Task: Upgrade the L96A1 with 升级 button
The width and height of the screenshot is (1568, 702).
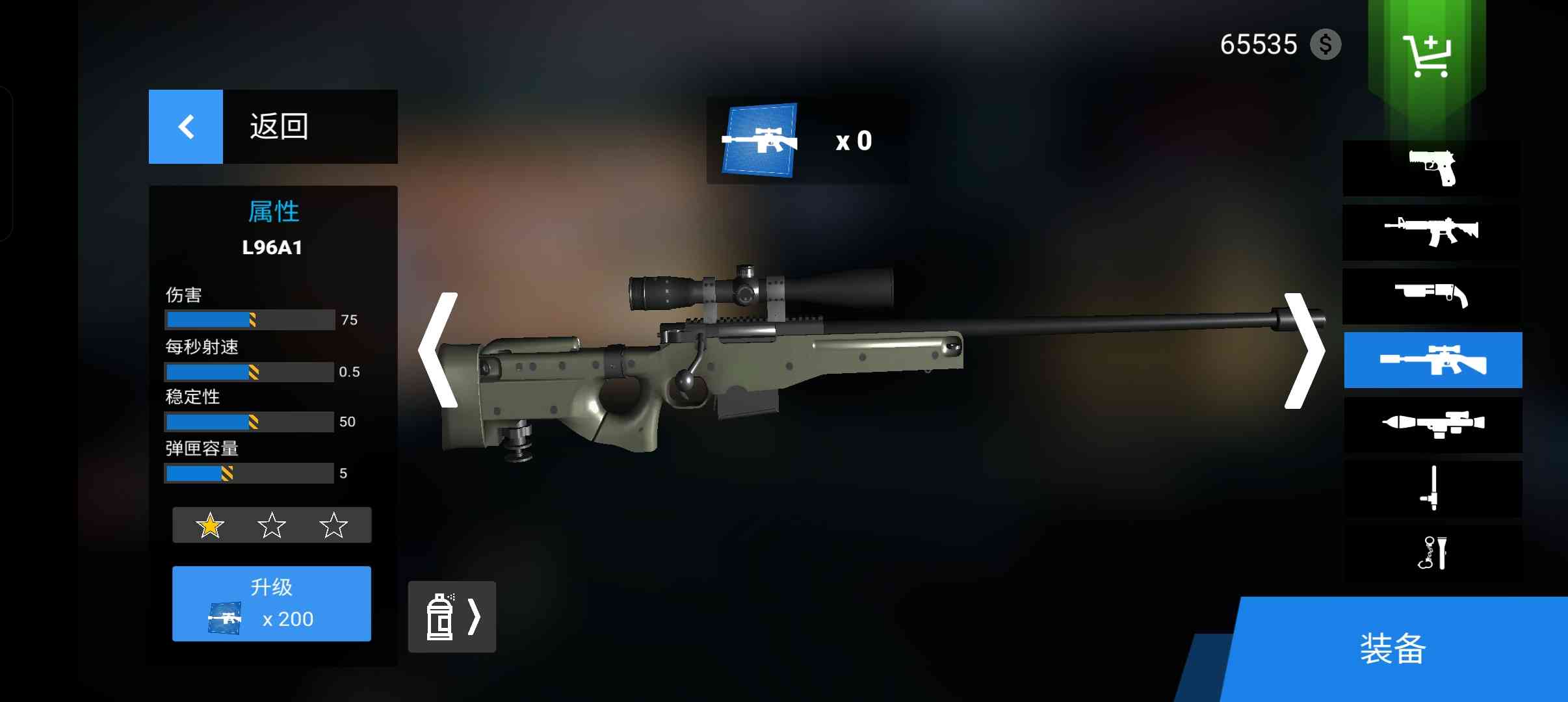Action: tap(272, 603)
